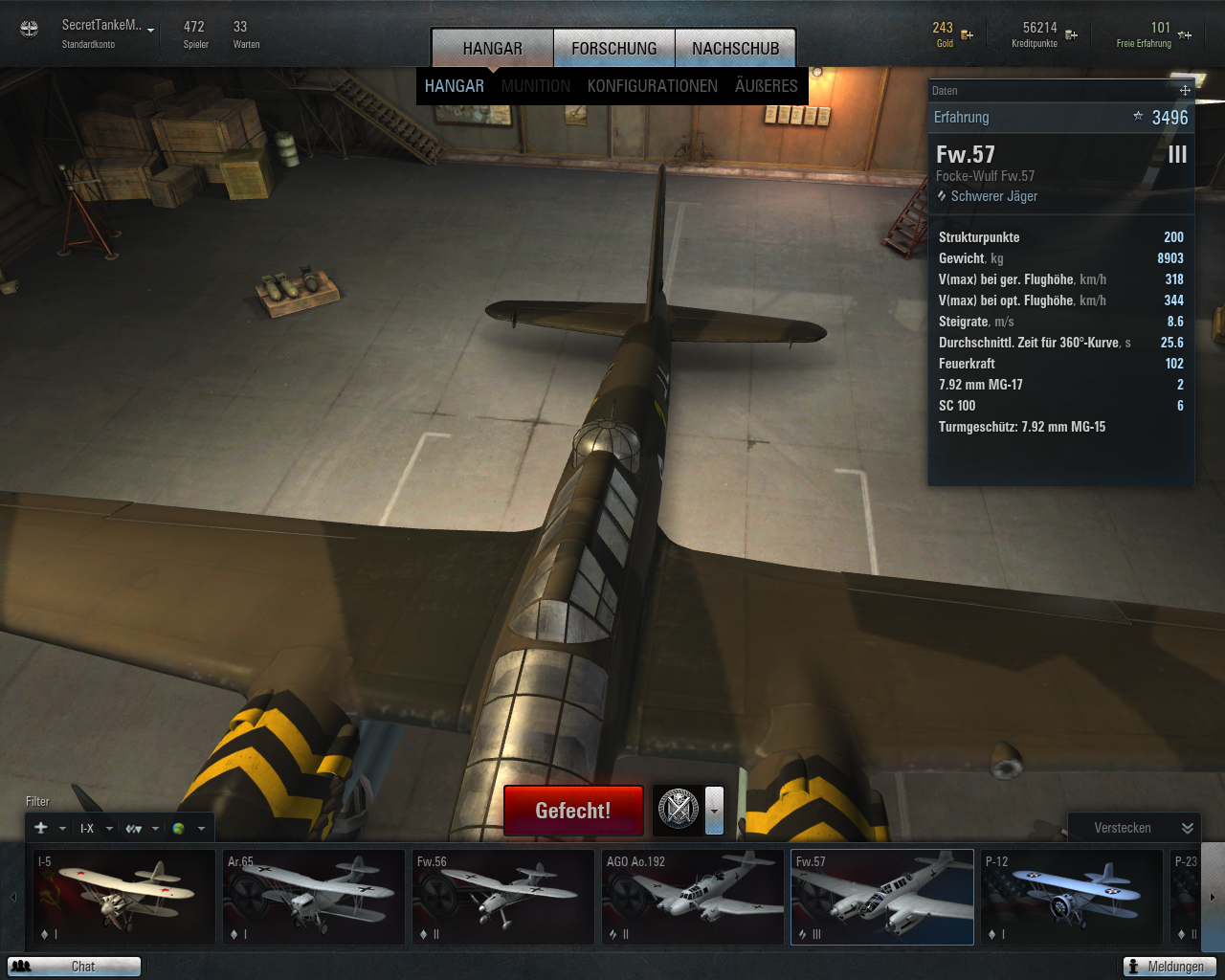Open the SecretTankeM account dropdown
Screen dimensions: 1225x980
[x=150, y=30]
